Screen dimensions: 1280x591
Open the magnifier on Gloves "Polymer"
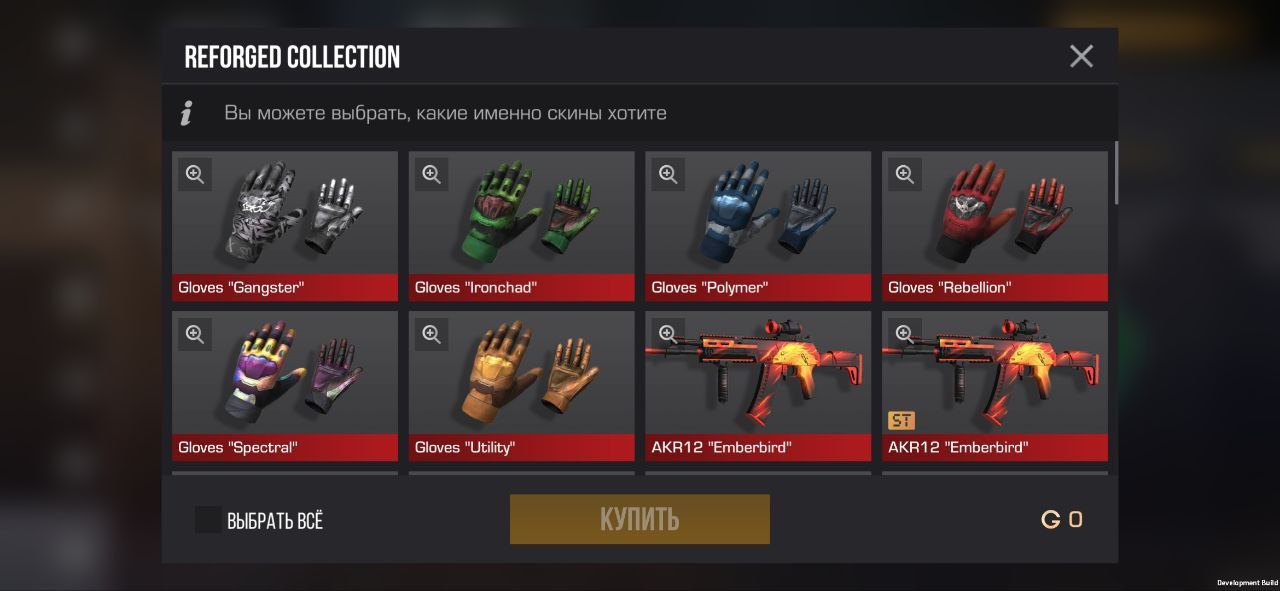[668, 174]
